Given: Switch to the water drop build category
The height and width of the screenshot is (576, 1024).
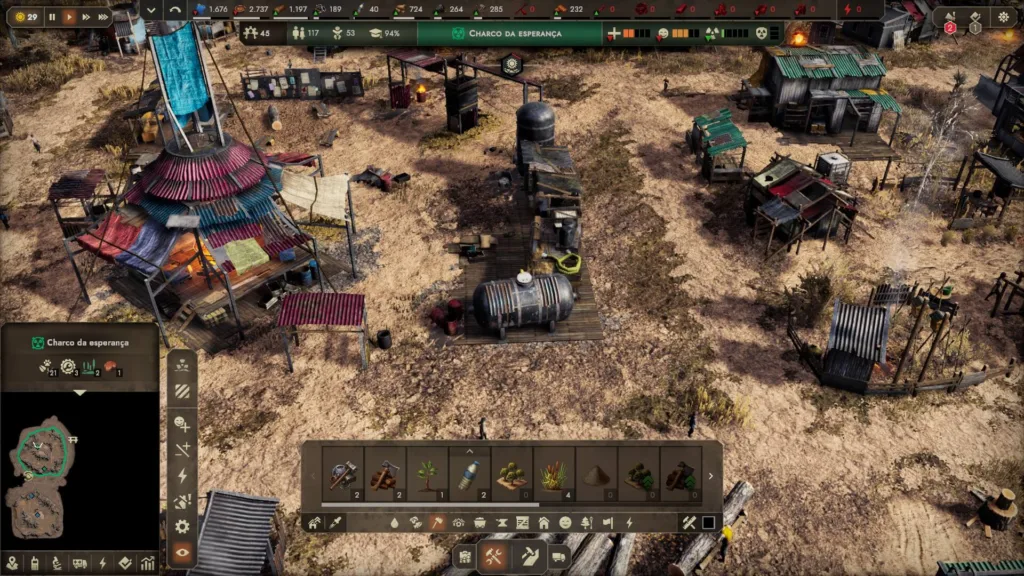Looking at the screenshot, I should pyautogui.click(x=395, y=522).
